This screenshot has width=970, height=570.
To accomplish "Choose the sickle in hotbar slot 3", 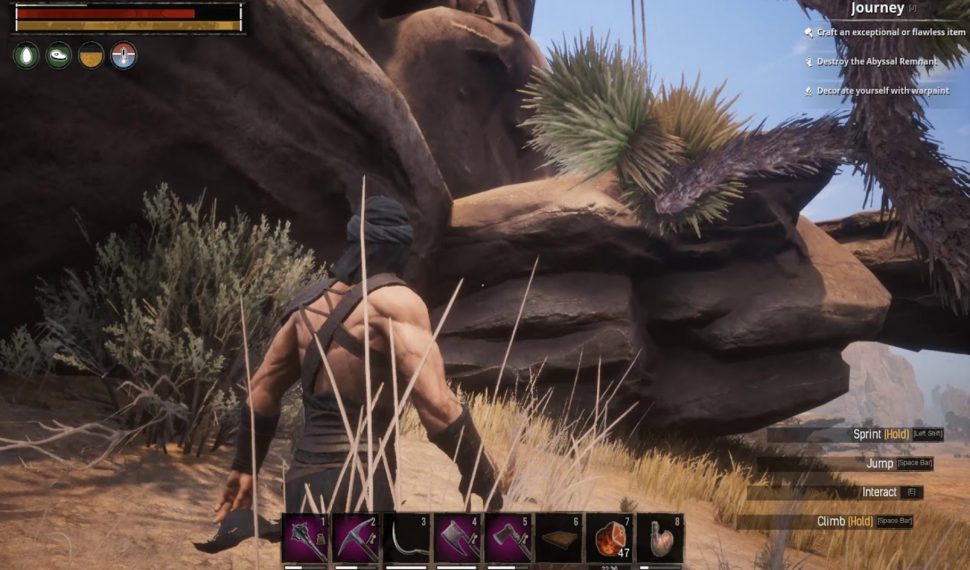I will (407, 538).
